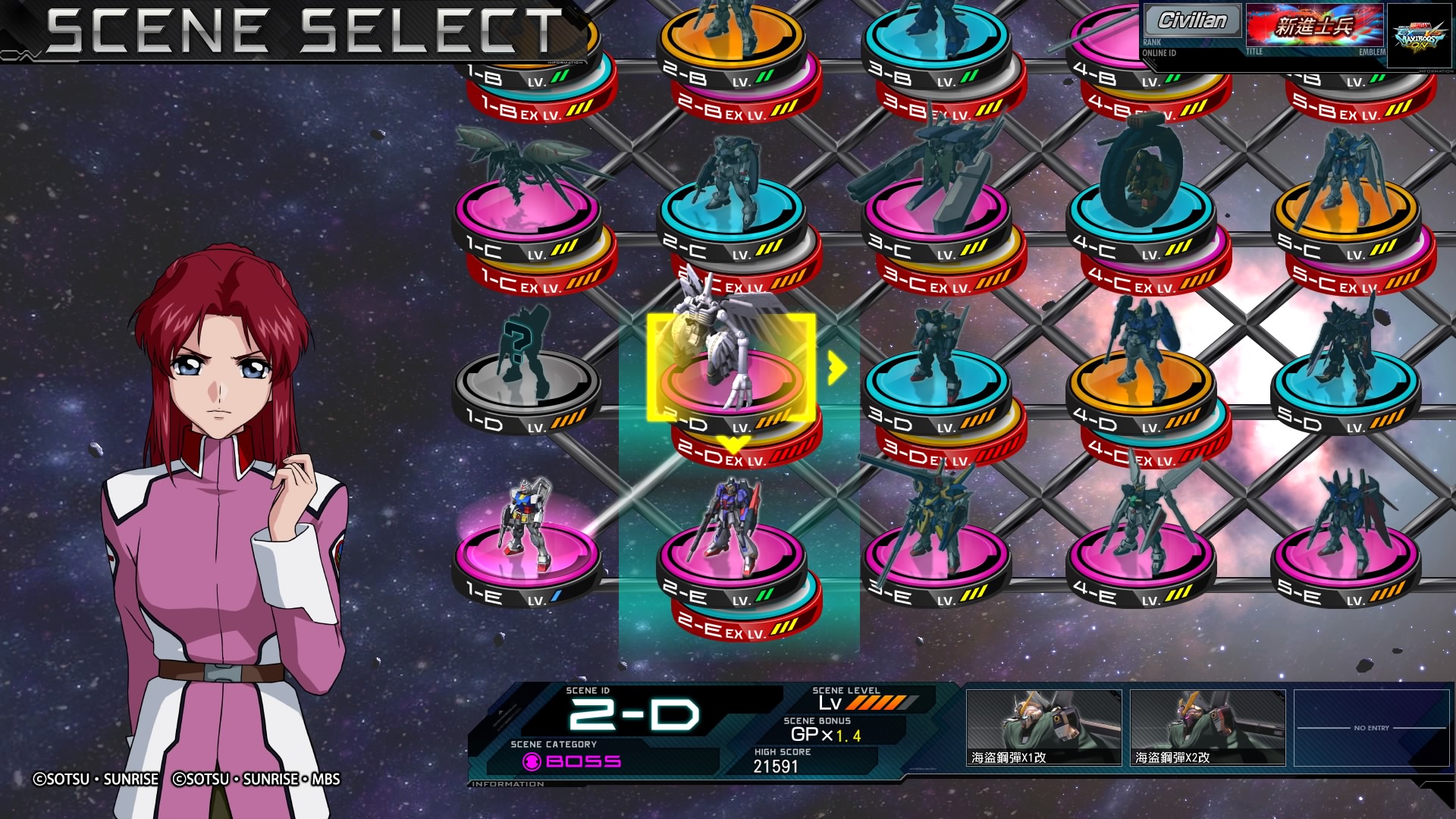Viewport: 1456px width, 819px height.
Task: Open the Civilian rank player card
Action: click(1191, 22)
